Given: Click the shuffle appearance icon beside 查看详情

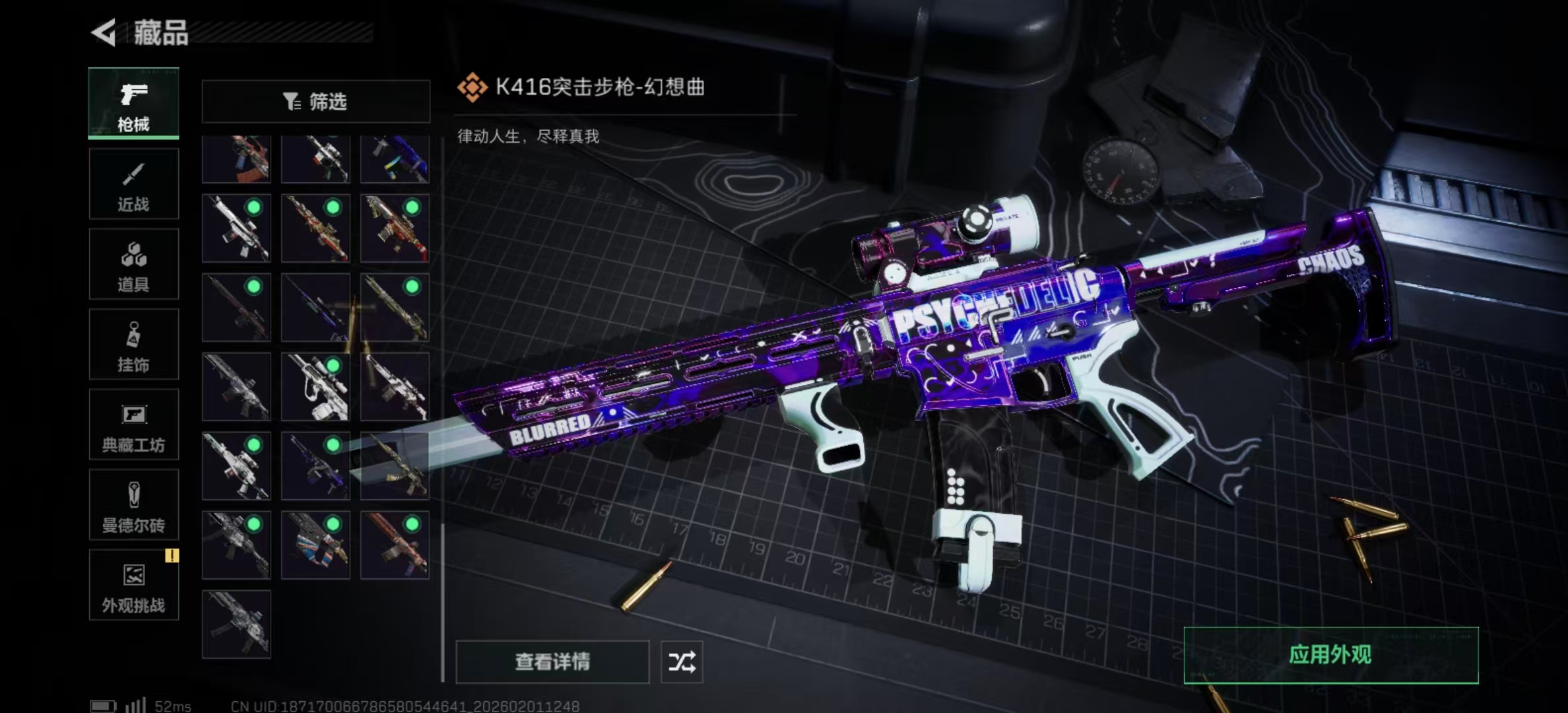Looking at the screenshot, I should pyautogui.click(x=683, y=662).
